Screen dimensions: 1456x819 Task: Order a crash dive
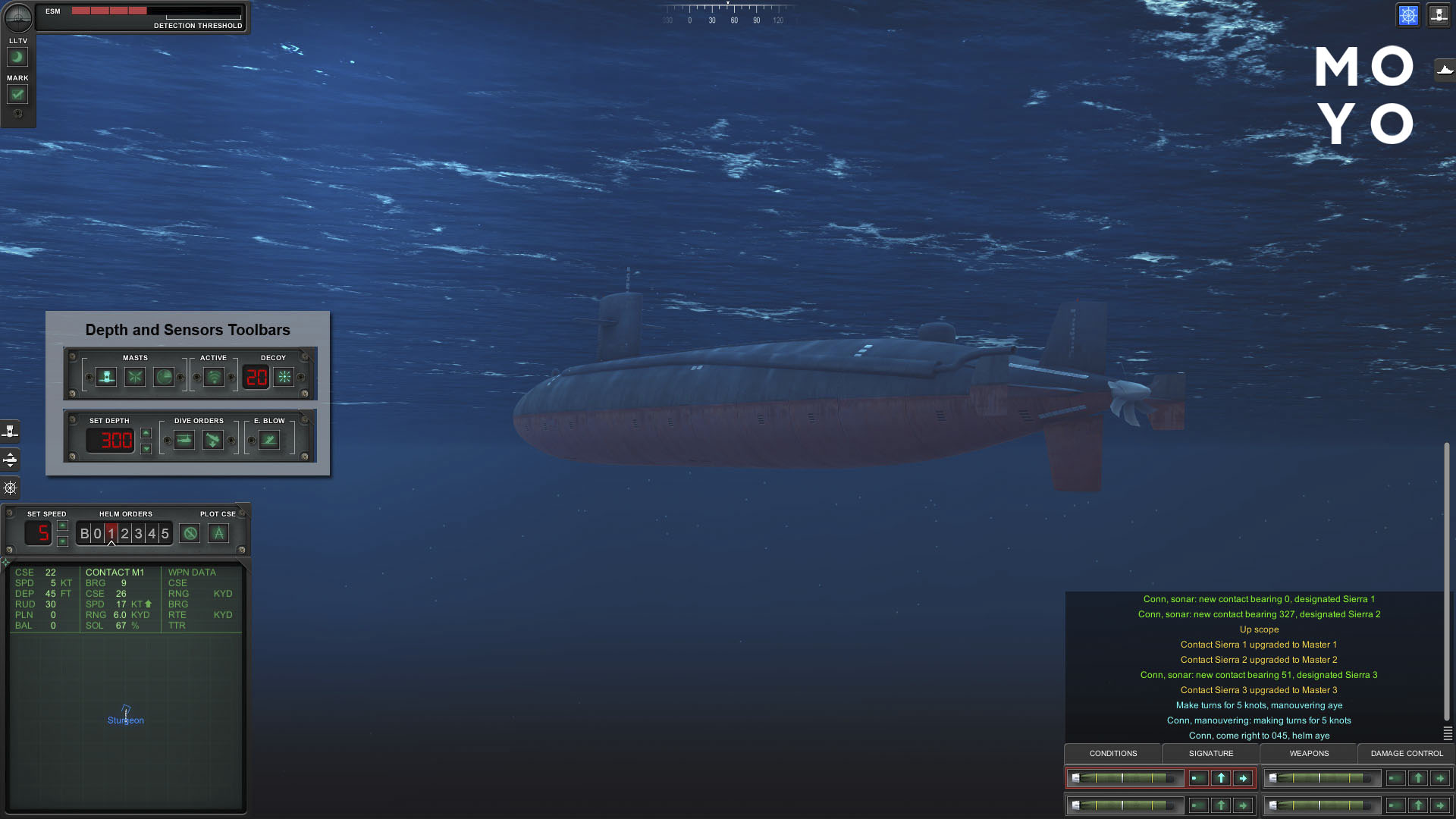click(213, 440)
